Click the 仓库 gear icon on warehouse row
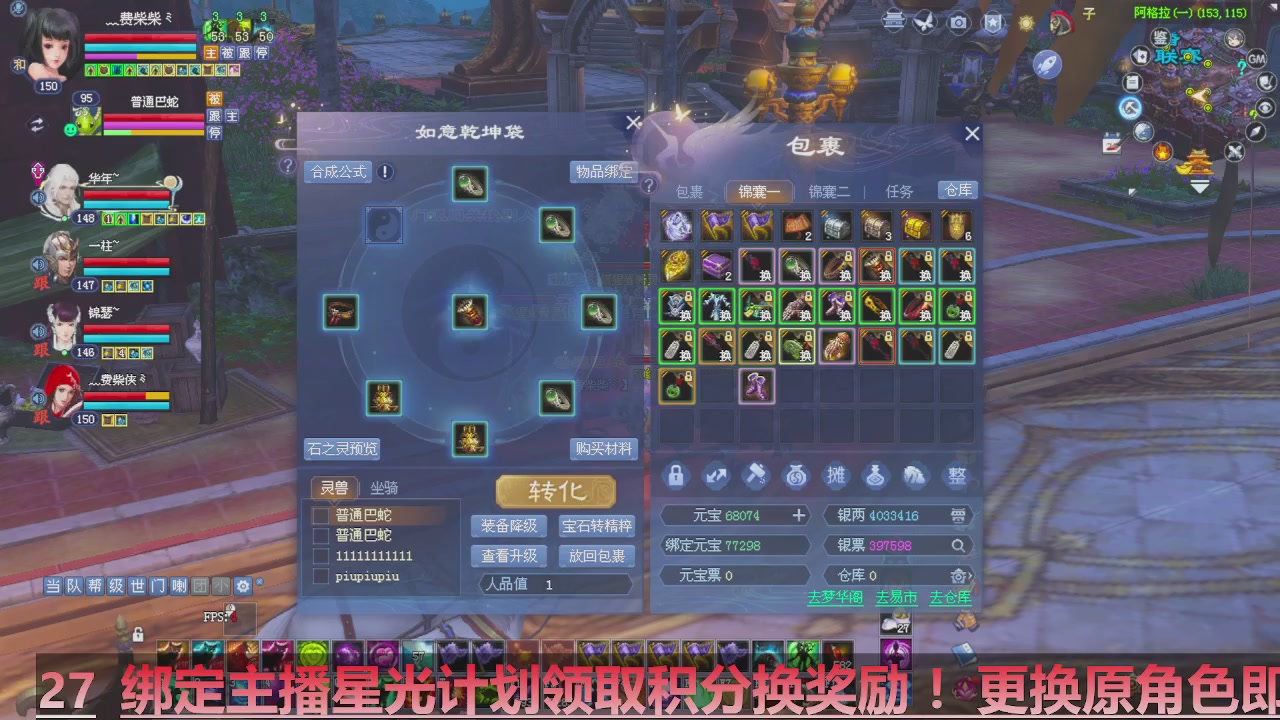This screenshot has width=1280, height=720. (955, 576)
